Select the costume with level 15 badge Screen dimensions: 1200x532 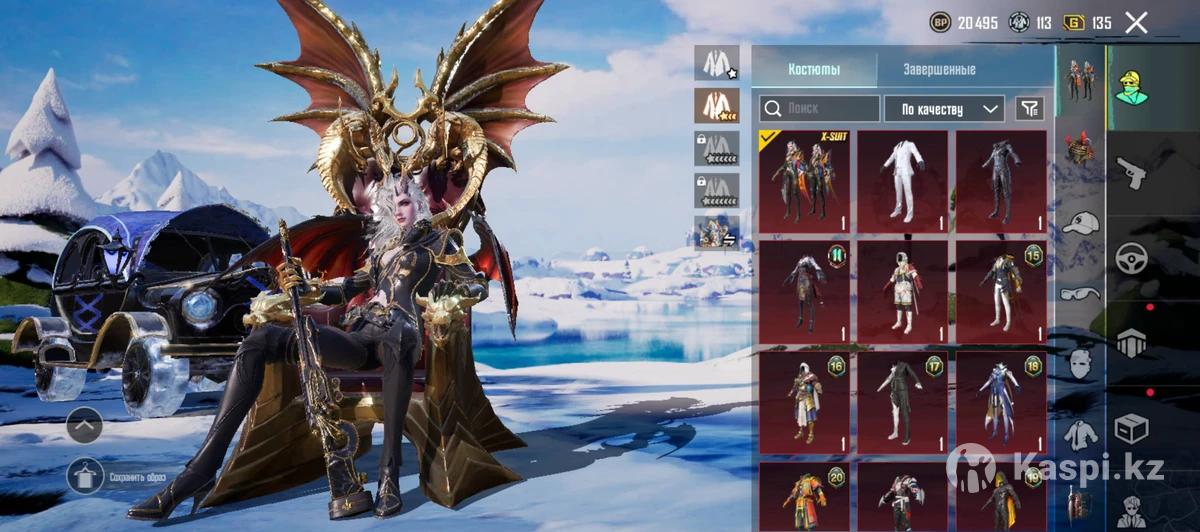[1000, 291]
